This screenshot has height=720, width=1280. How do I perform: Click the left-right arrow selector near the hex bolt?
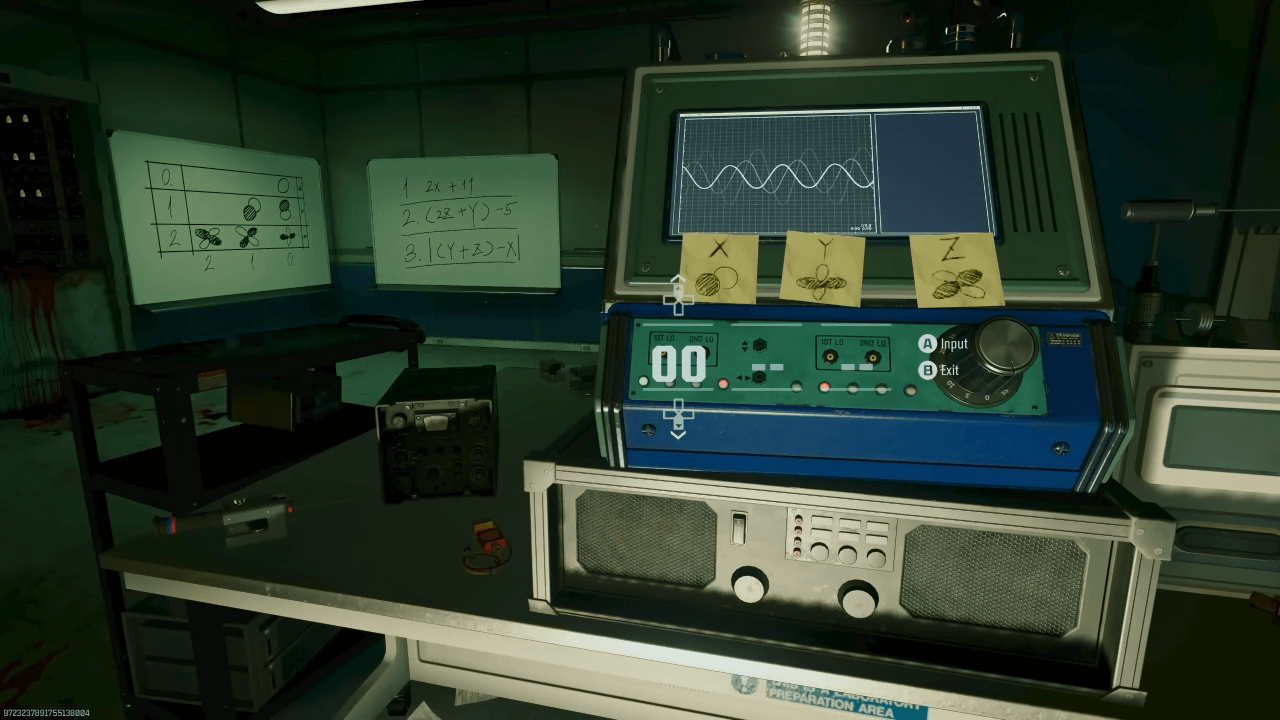tap(744, 377)
